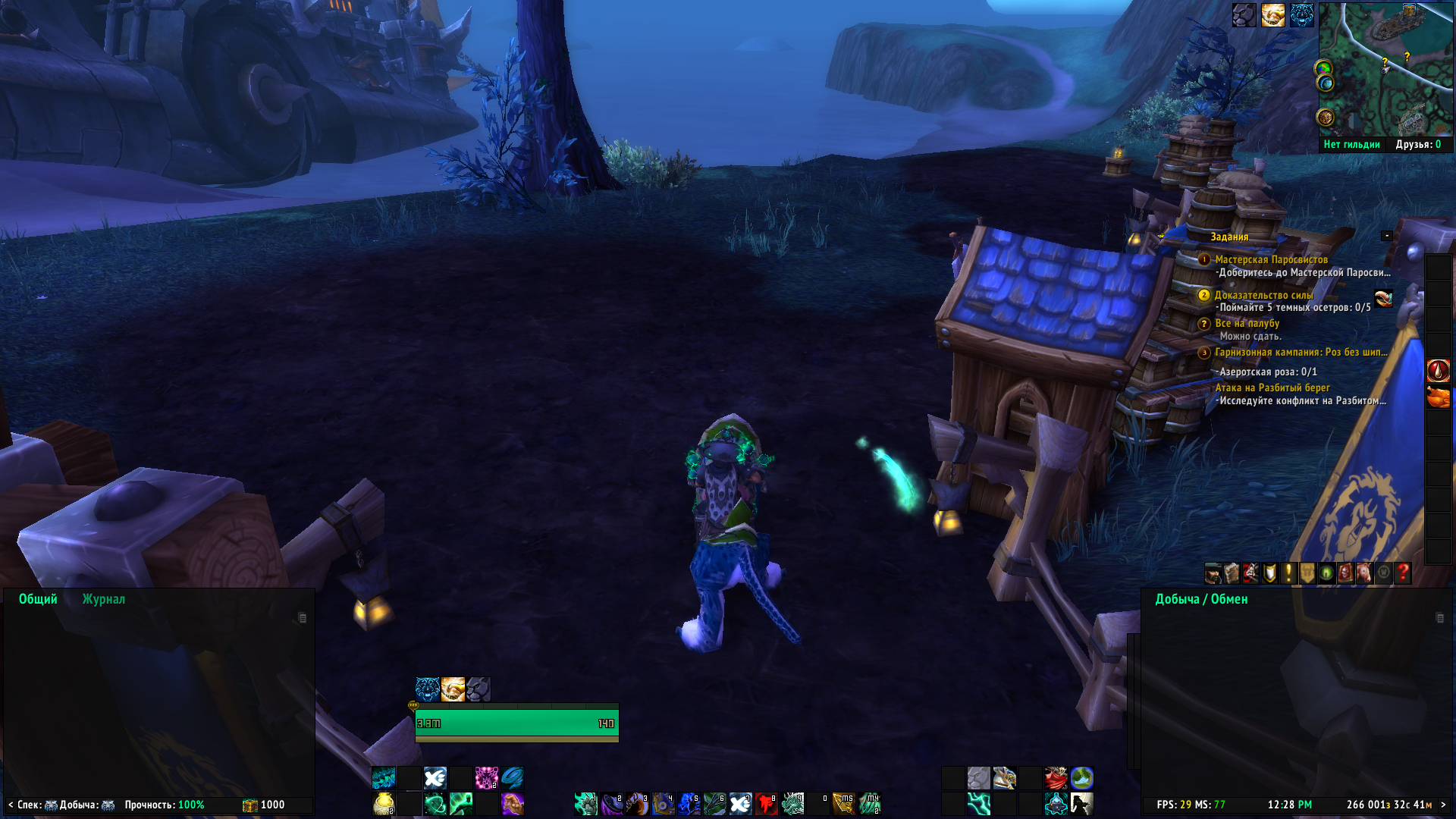Viewport: 1456px width, 819px height.
Task: Click the 1000 bag slots indicator
Action: pyautogui.click(x=264, y=805)
